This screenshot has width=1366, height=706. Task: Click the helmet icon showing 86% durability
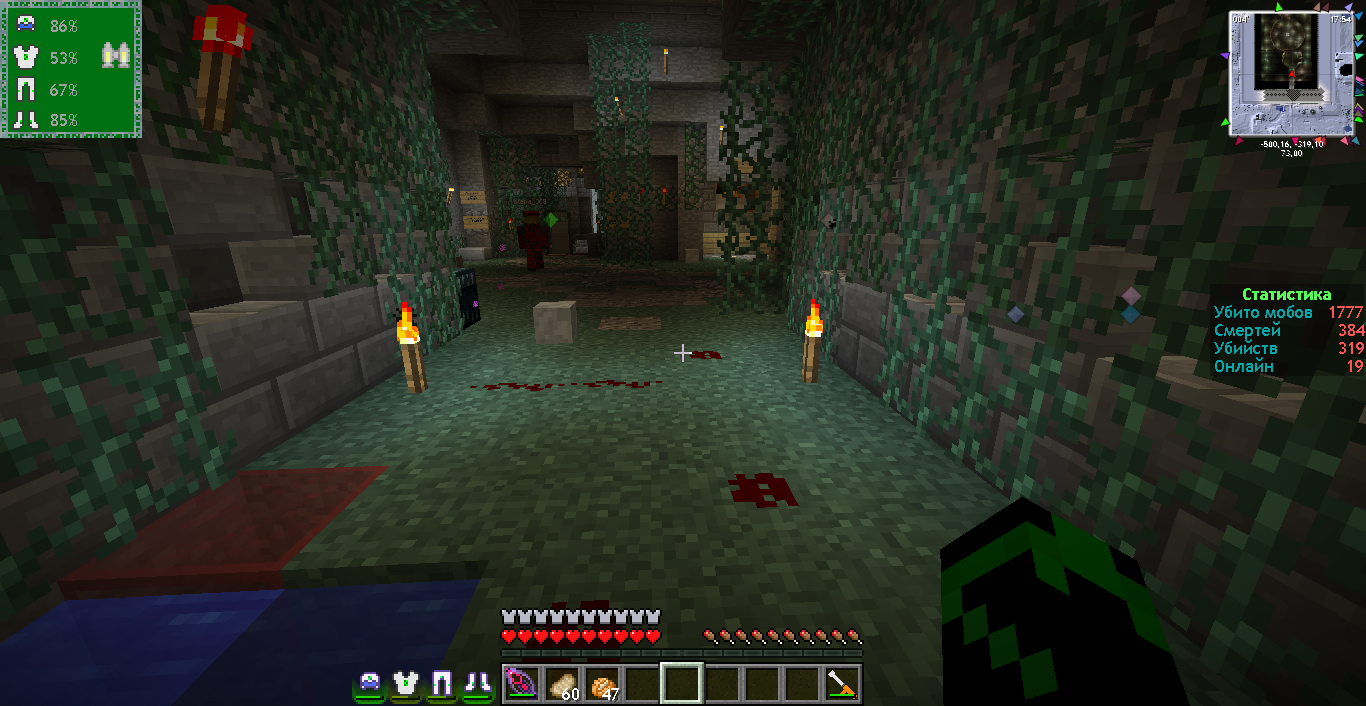pos(26,26)
